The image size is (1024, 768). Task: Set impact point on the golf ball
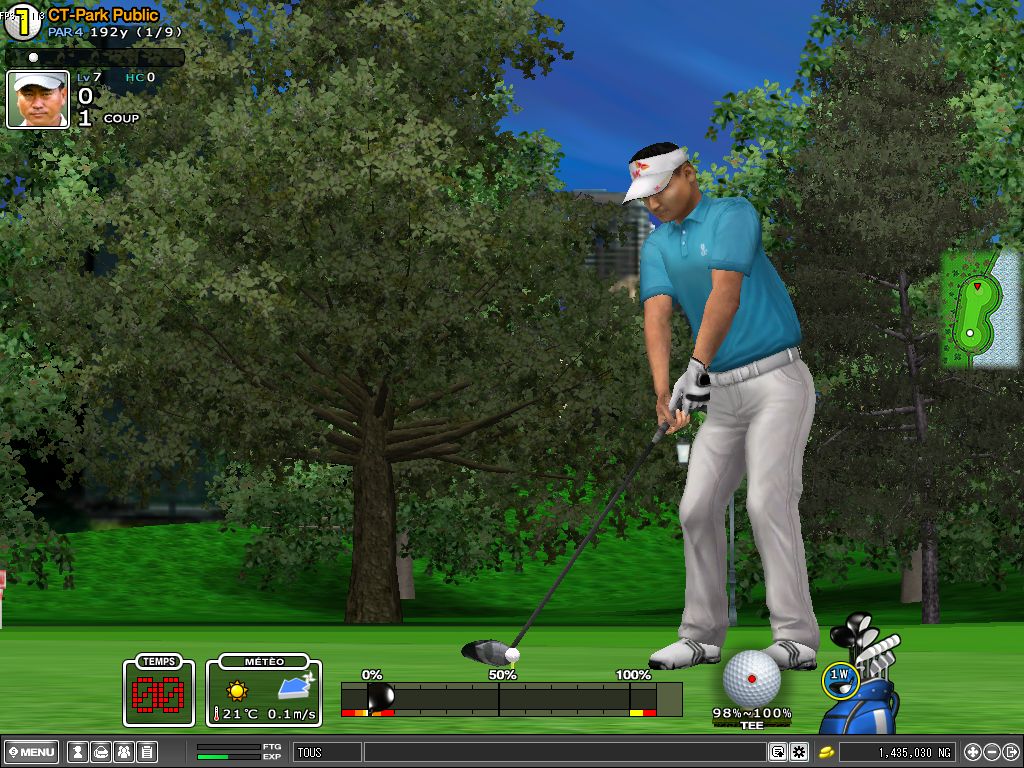point(751,678)
